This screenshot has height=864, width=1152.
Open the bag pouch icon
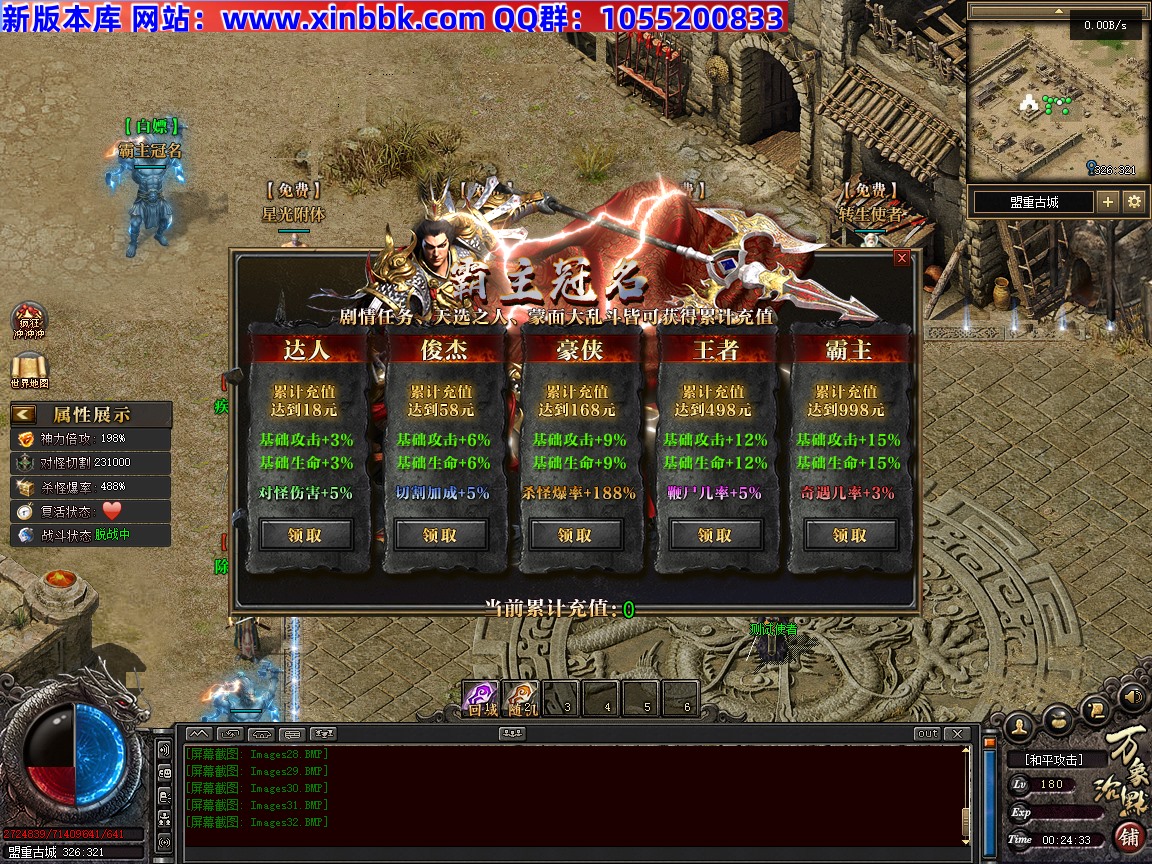pos(1058,718)
